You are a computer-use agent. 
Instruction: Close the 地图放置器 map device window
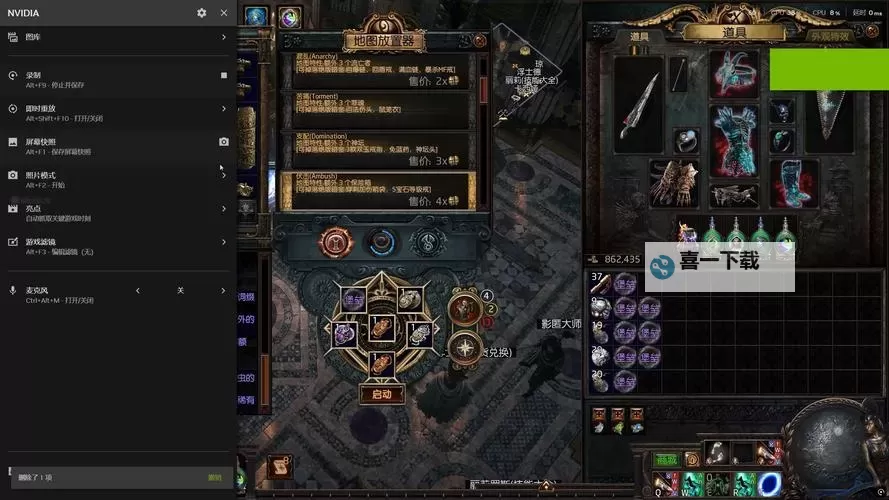click(480, 41)
